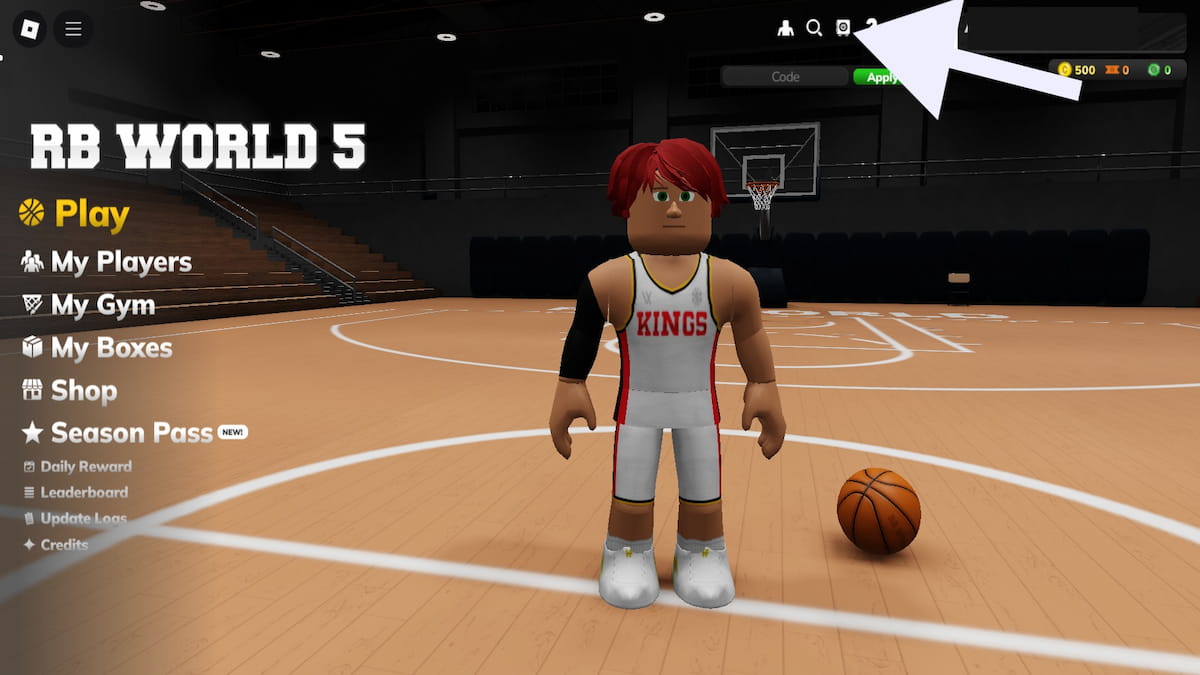Click the Code input field
Image resolution: width=1200 pixels, height=675 pixels.
pos(785,77)
